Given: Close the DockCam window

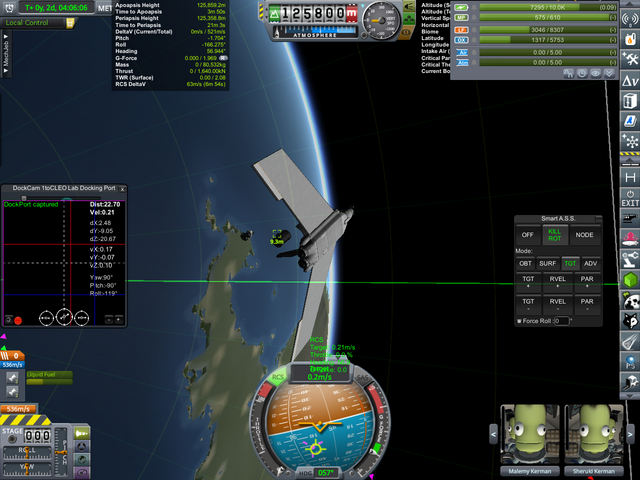Looking at the screenshot, I should [x=124, y=188].
